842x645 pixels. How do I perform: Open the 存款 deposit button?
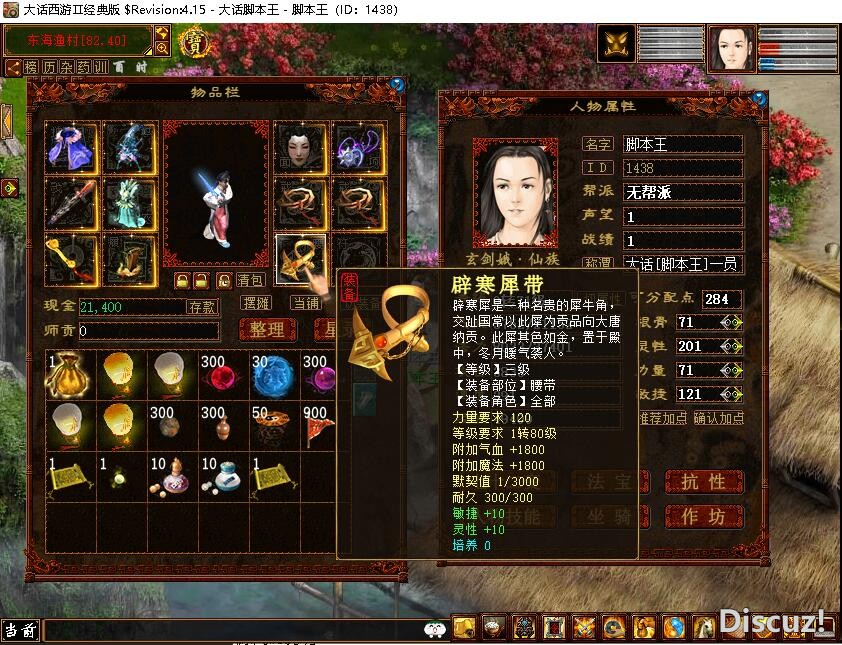202,307
